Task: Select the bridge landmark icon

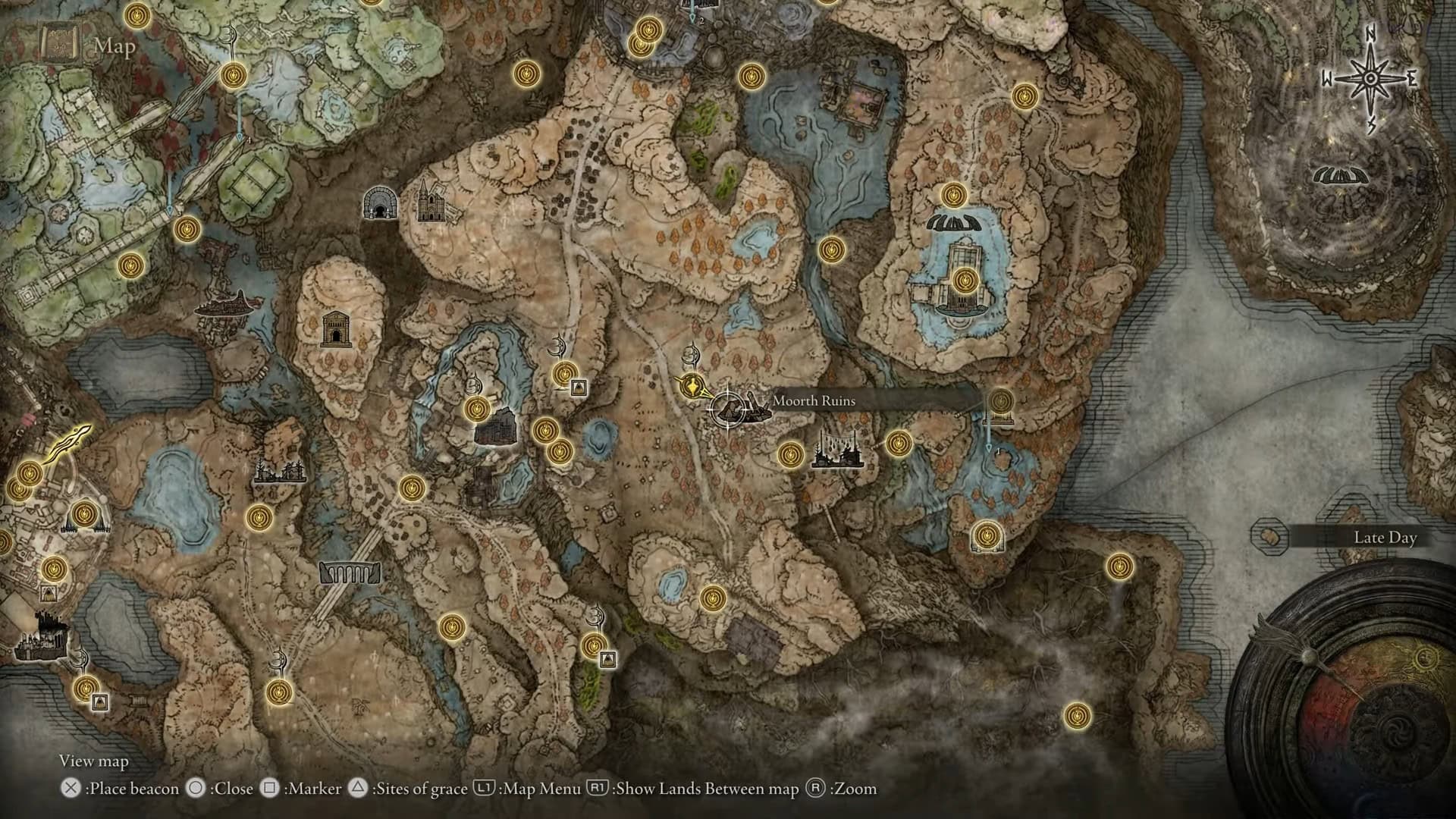Action: tap(350, 572)
